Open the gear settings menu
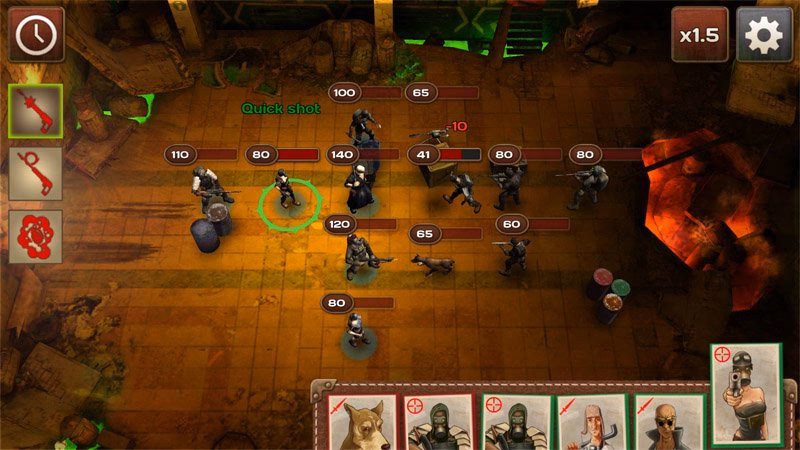Image resolution: width=800 pixels, height=450 pixels. click(763, 35)
